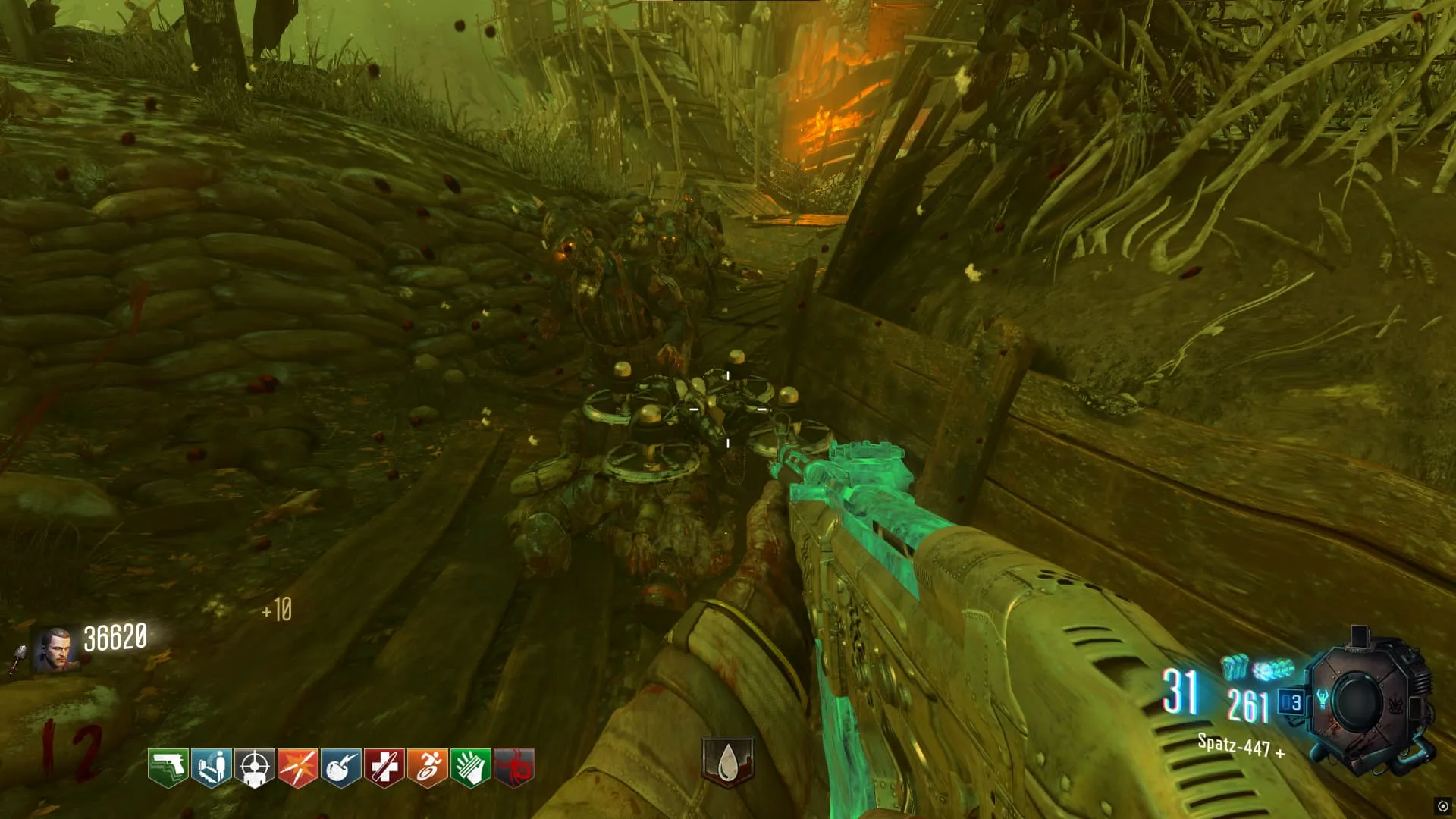Click the glowing tactical equipment icon

click(x=1273, y=670)
